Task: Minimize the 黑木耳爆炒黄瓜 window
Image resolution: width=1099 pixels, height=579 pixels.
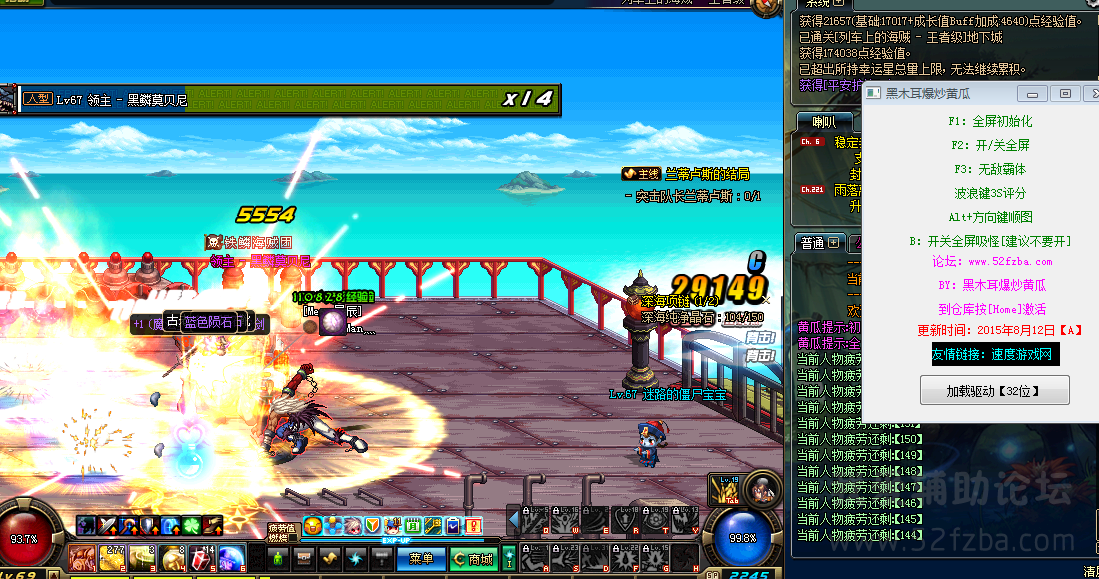Action: click(1034, 93)
